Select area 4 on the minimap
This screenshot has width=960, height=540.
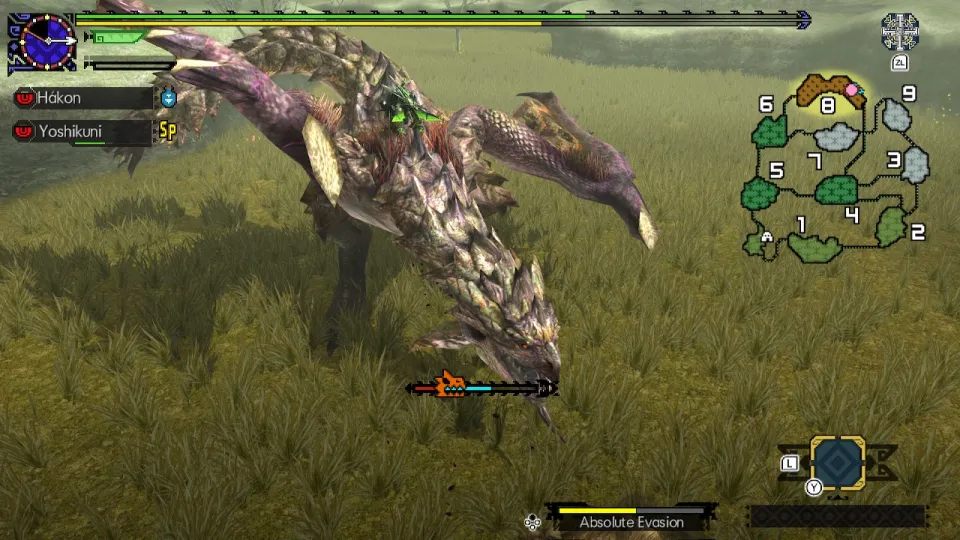click(x=852, y=214)
